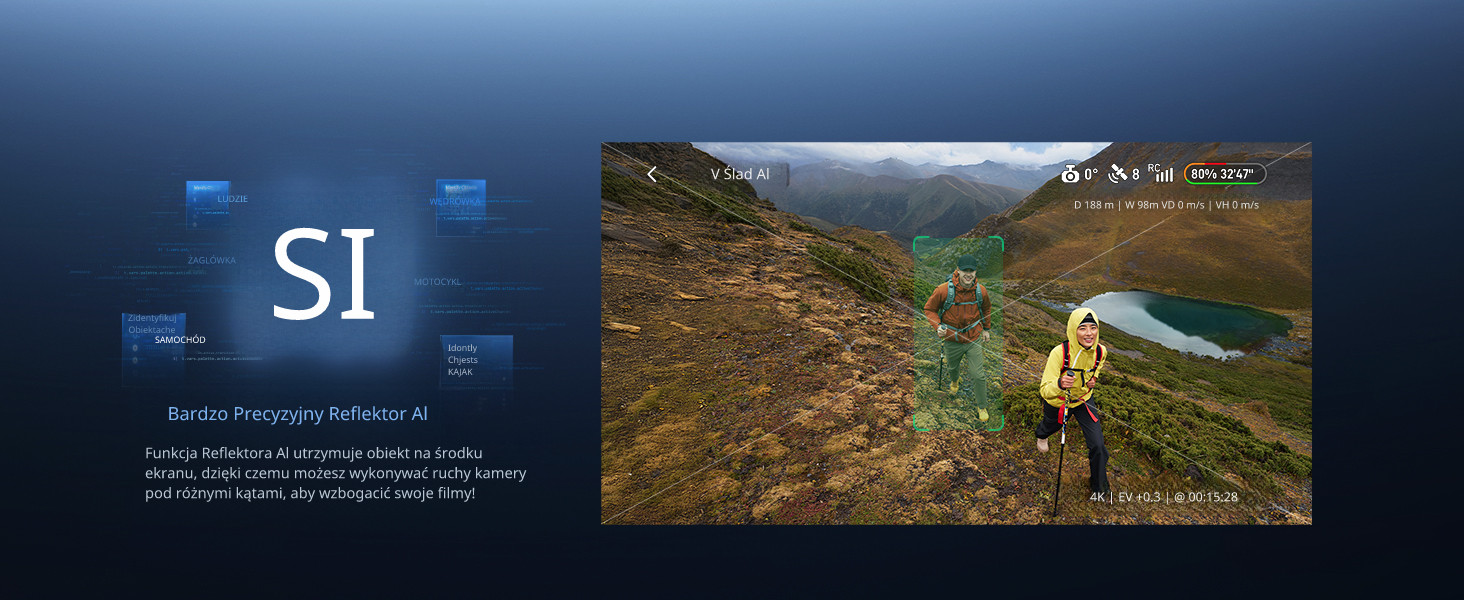Go back using the left arrow
The image size is (1464, 600).
click(652, 174)
